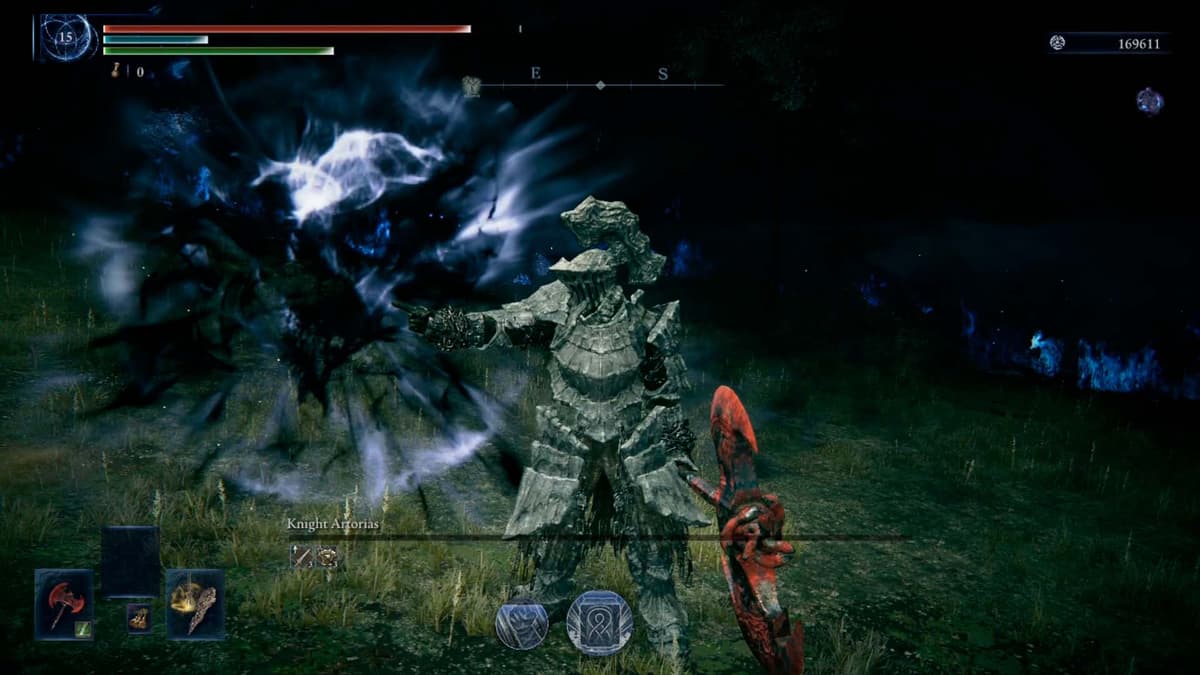Screen dimensions: 1200x675
Task: Activate the round rune tablet ability icon
Action: point(600,622)
